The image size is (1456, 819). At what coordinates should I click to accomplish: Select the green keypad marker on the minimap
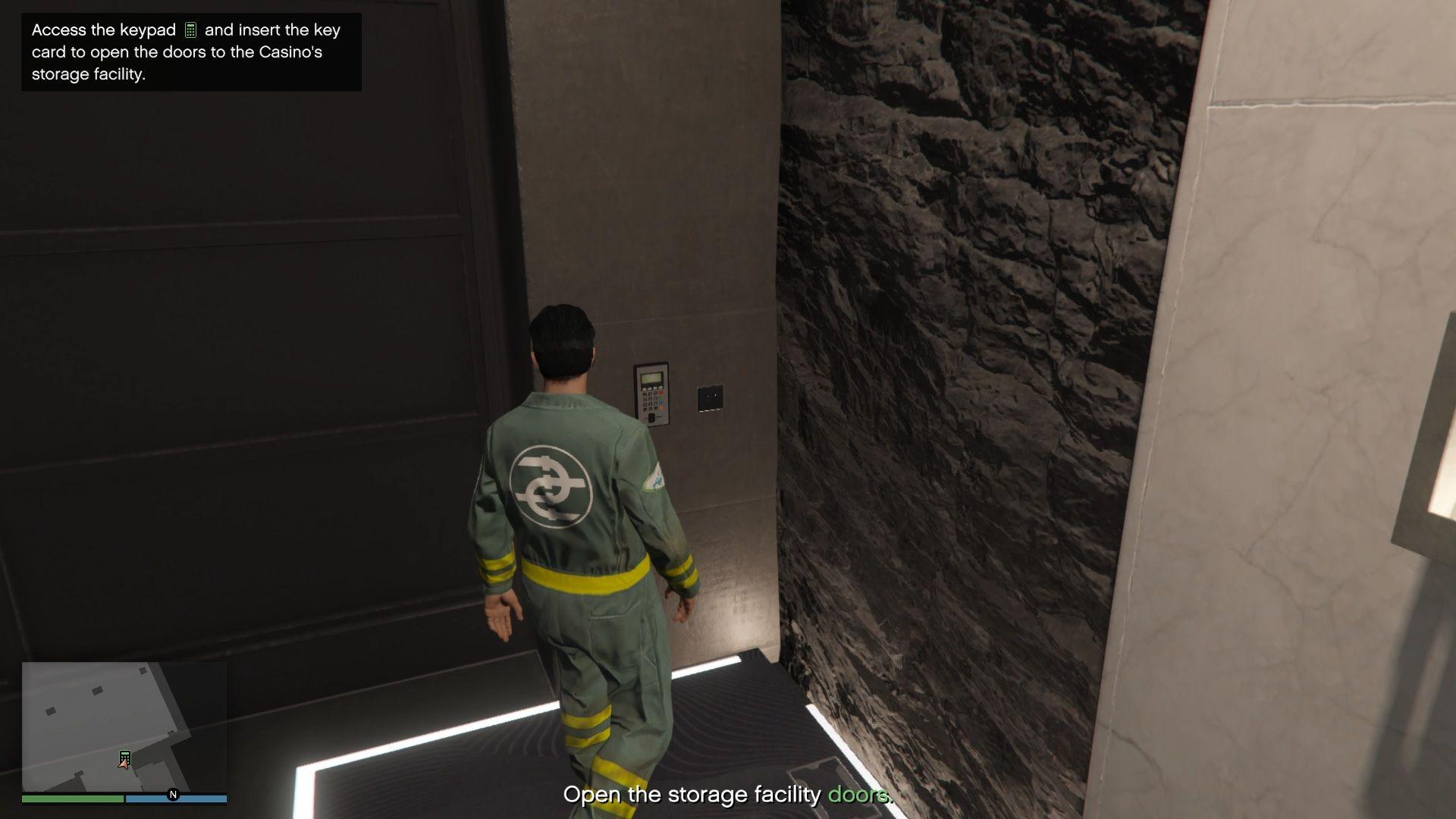125,757
